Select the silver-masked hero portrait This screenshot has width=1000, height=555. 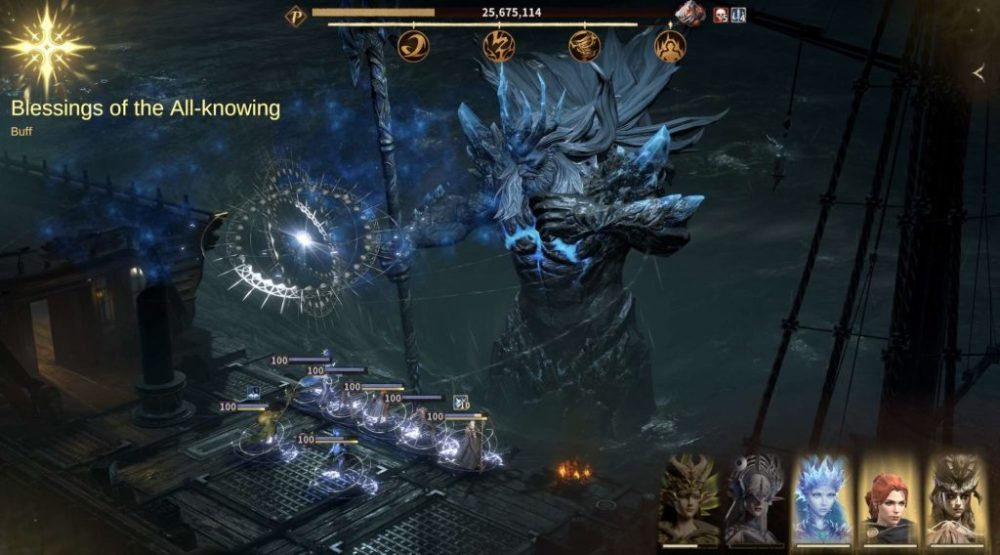coord(756,498)
